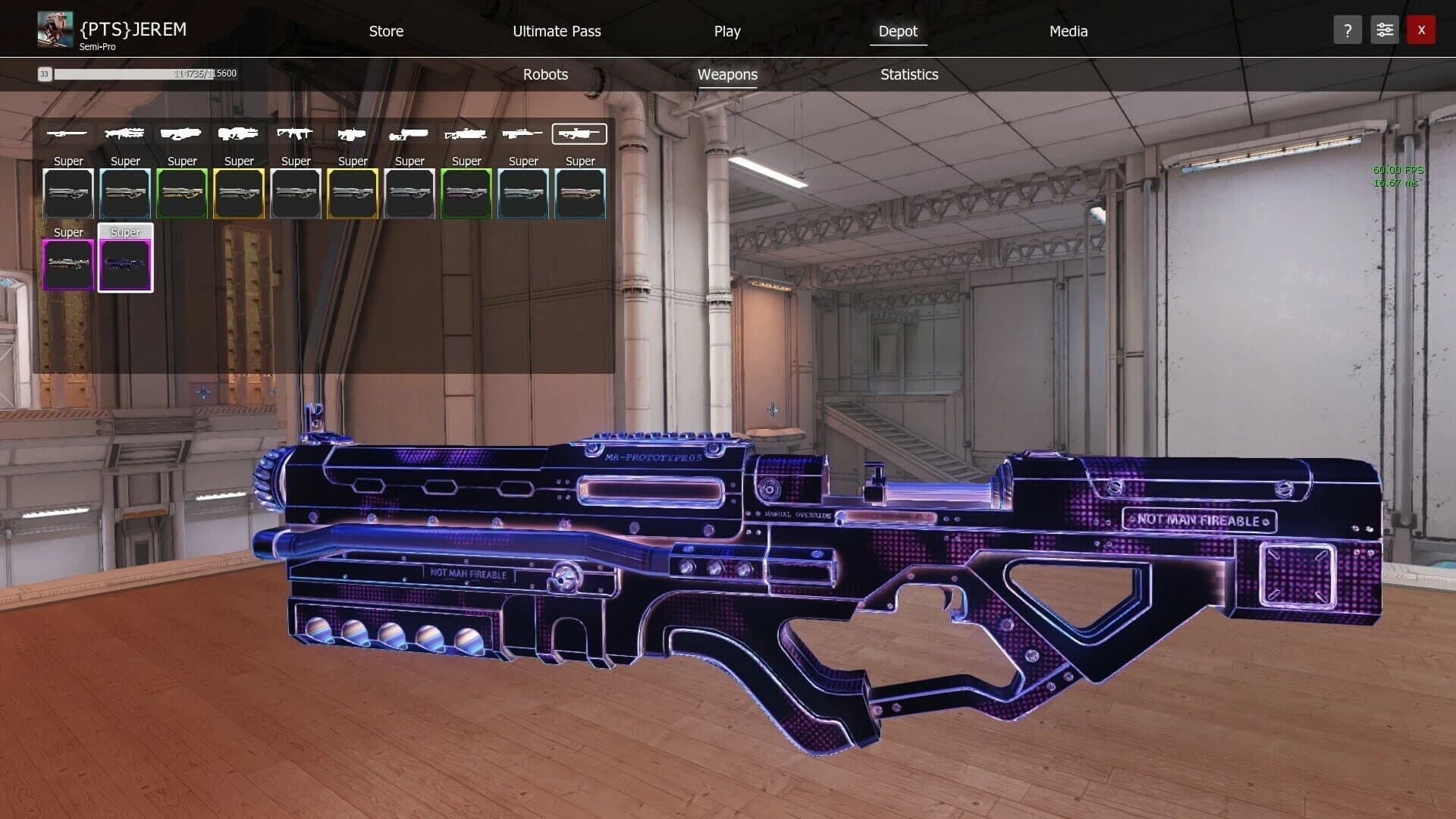Select the Play menu item
The width and height of the screenshot is (1456, 819).
pyautogui.click(x=727, y=31)
